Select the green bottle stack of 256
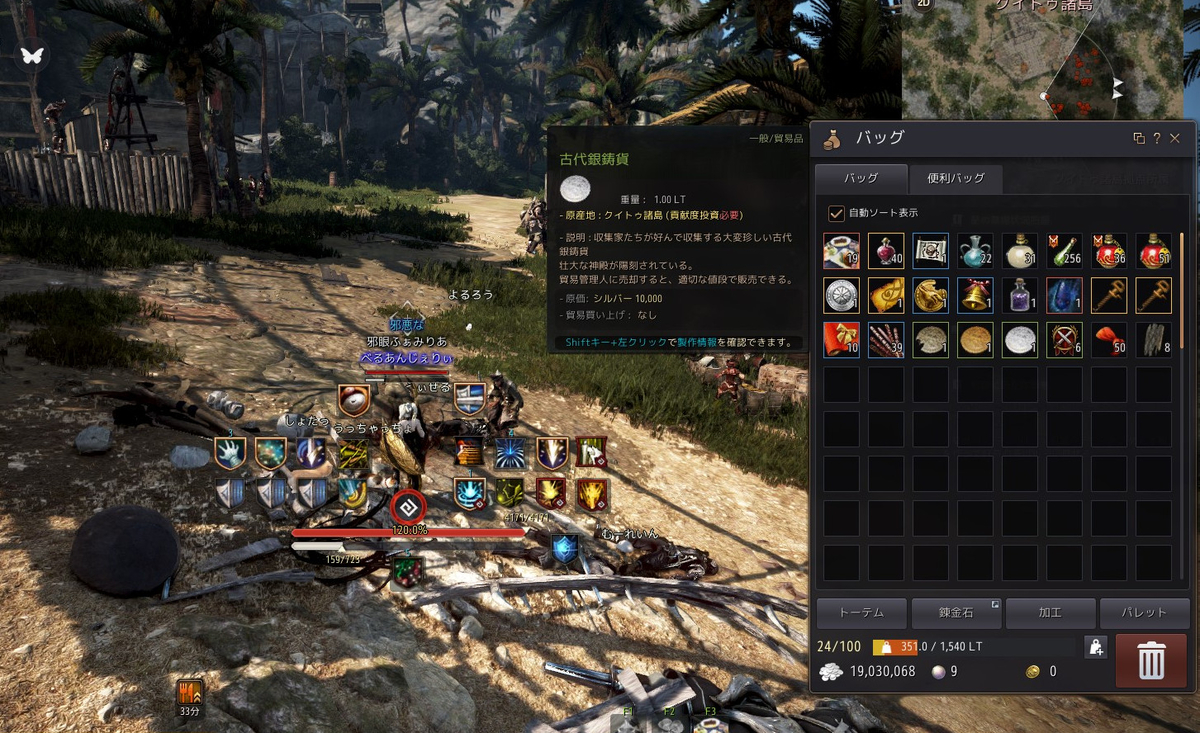 tap(1064, 251)
